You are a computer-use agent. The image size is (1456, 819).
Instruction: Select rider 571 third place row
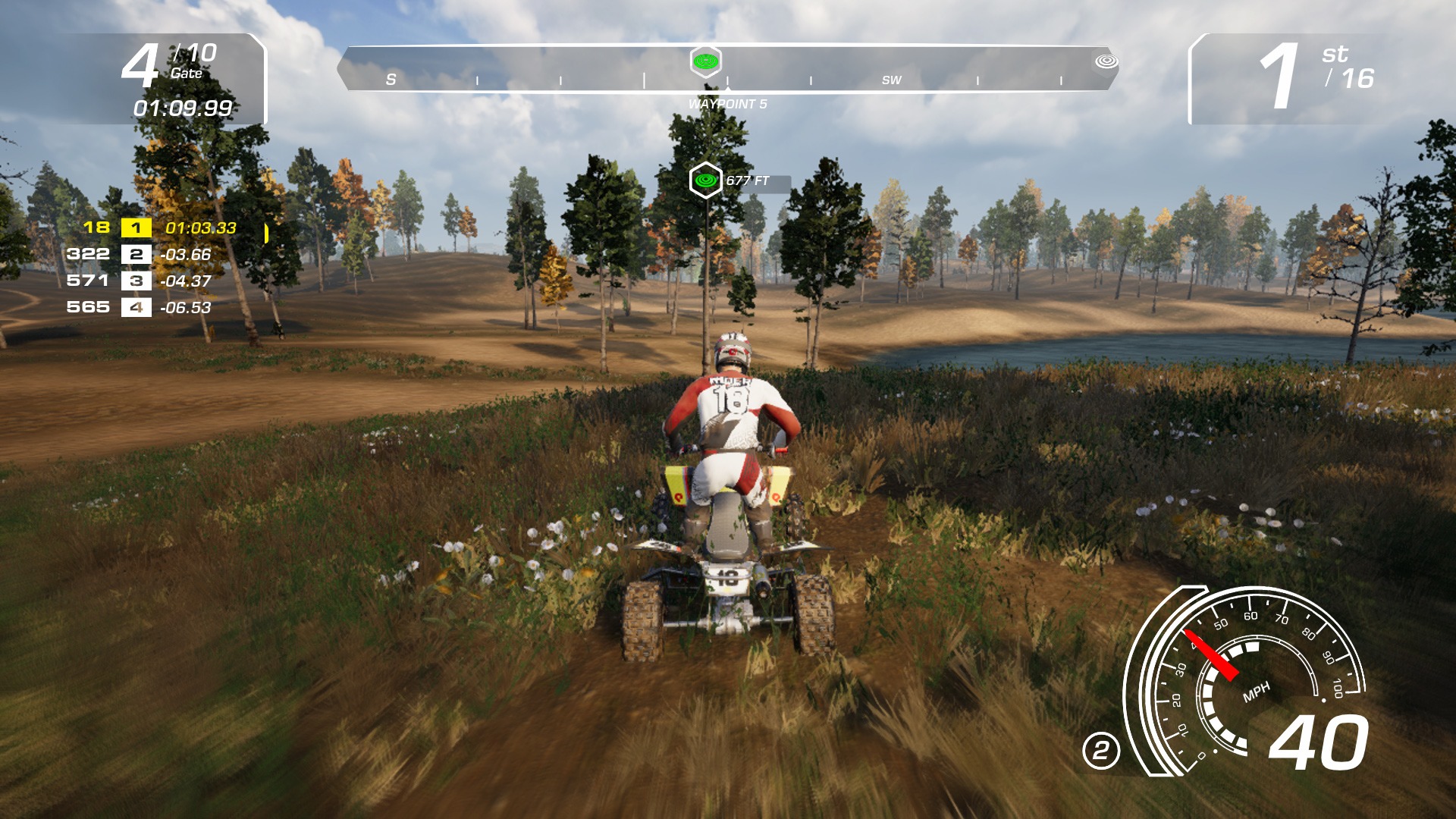click(139, 281)
